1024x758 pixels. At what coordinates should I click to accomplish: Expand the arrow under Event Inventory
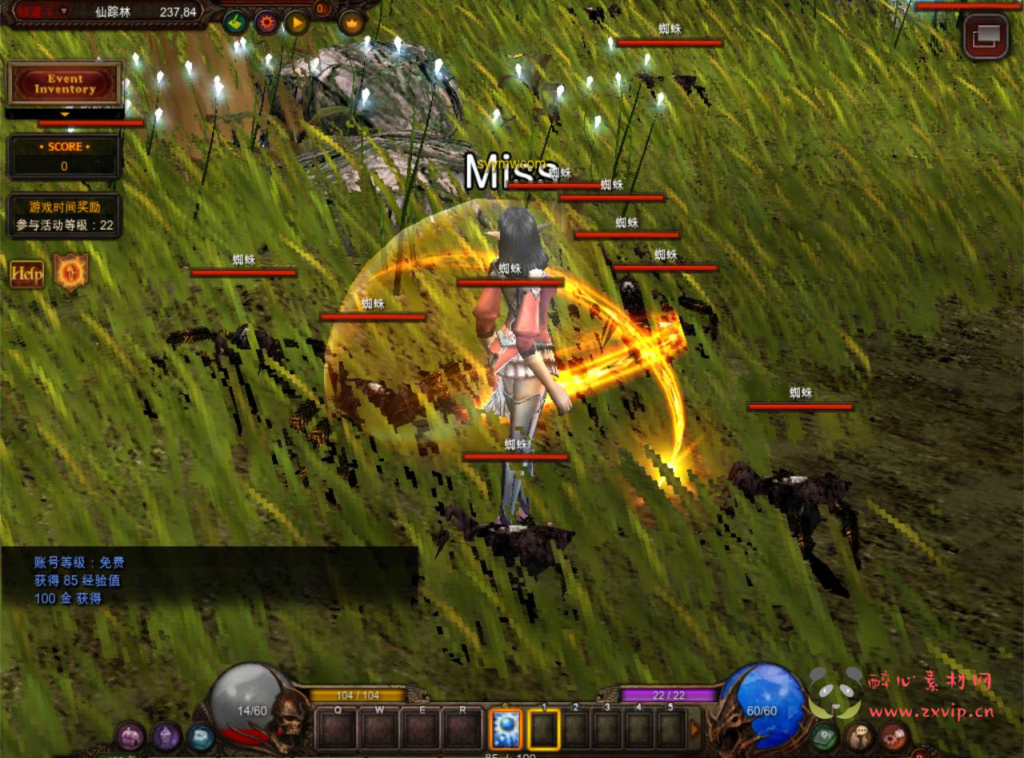[66, 115]
